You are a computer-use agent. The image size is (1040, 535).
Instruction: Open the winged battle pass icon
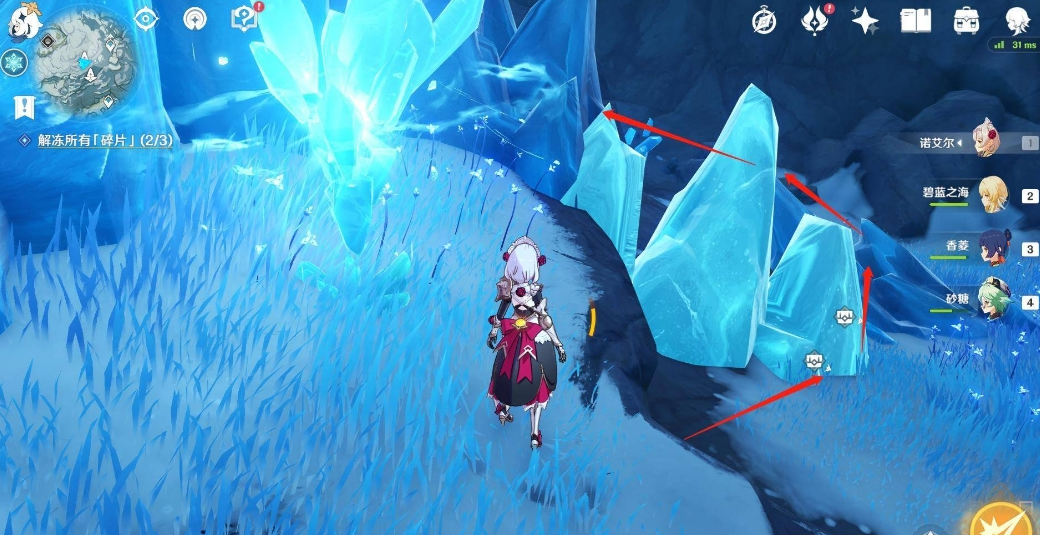pyautogui.click(x=815, y=20)
